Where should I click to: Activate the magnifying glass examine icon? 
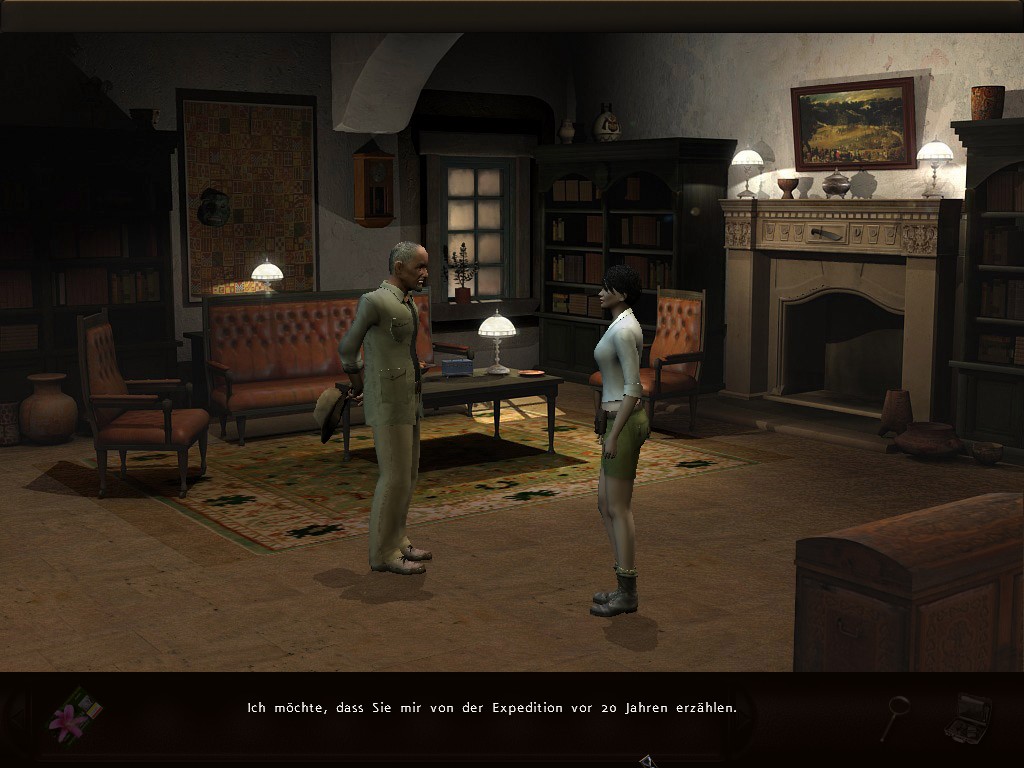coord(894,715)
